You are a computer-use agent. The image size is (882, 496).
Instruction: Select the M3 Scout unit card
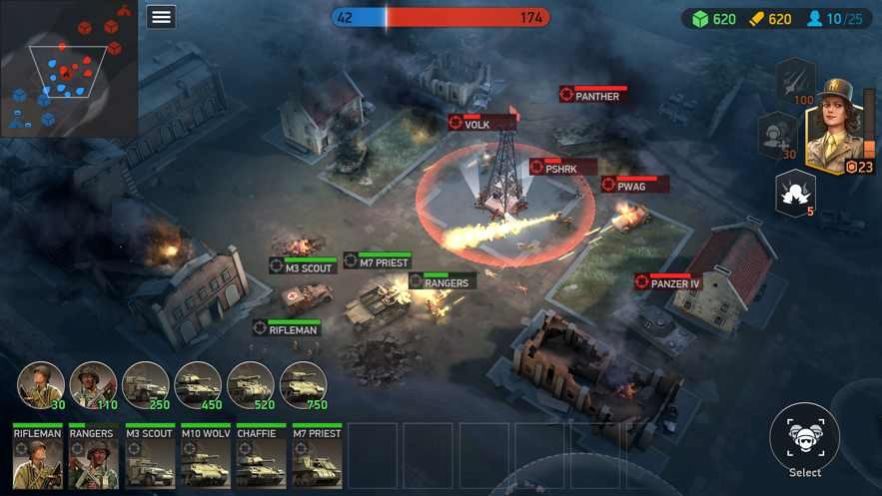point(149,457)
